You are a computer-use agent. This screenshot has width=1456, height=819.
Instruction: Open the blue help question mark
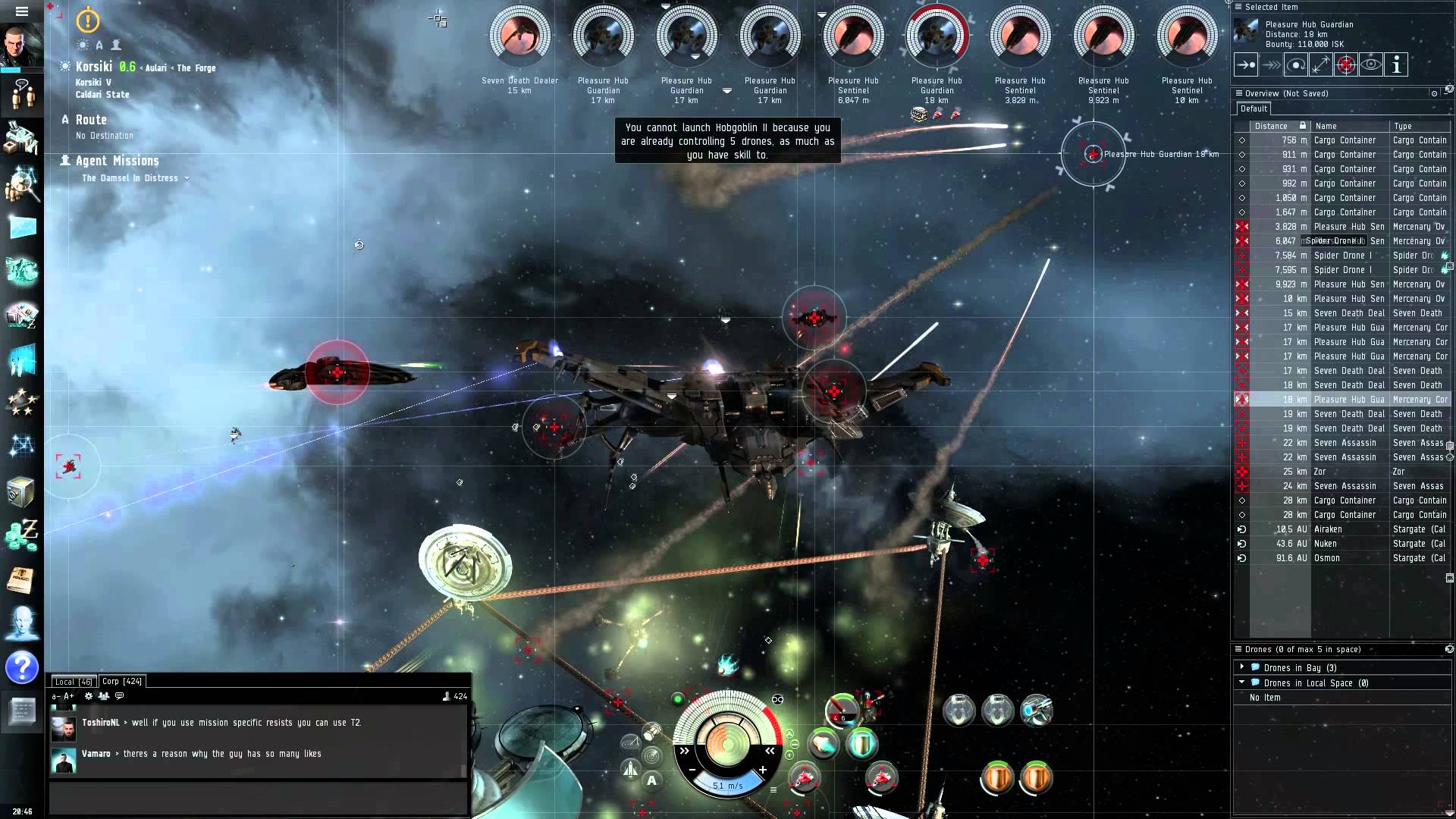(x=22, y=667)
